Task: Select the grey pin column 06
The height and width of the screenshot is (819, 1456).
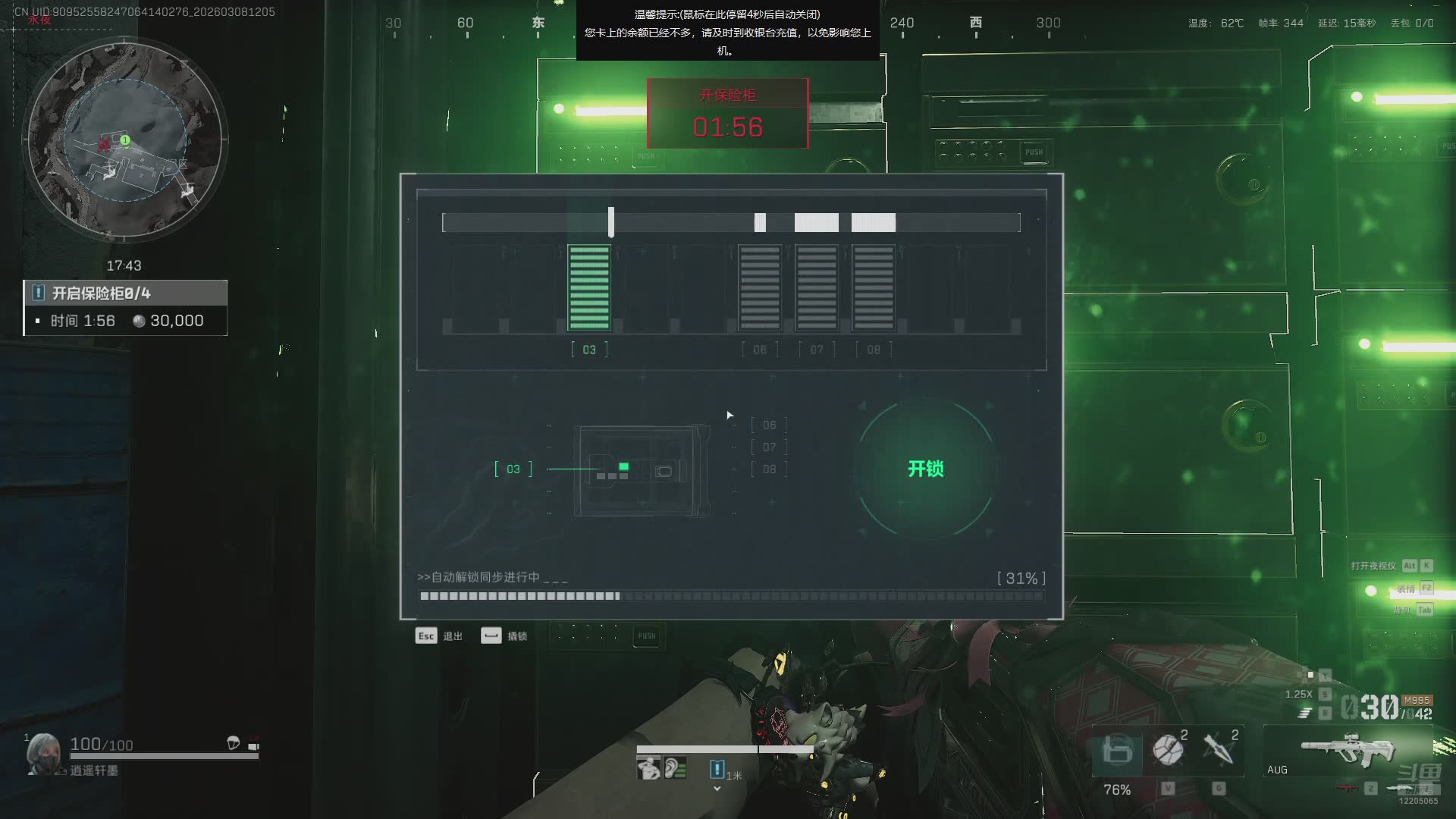Action: 760,288
